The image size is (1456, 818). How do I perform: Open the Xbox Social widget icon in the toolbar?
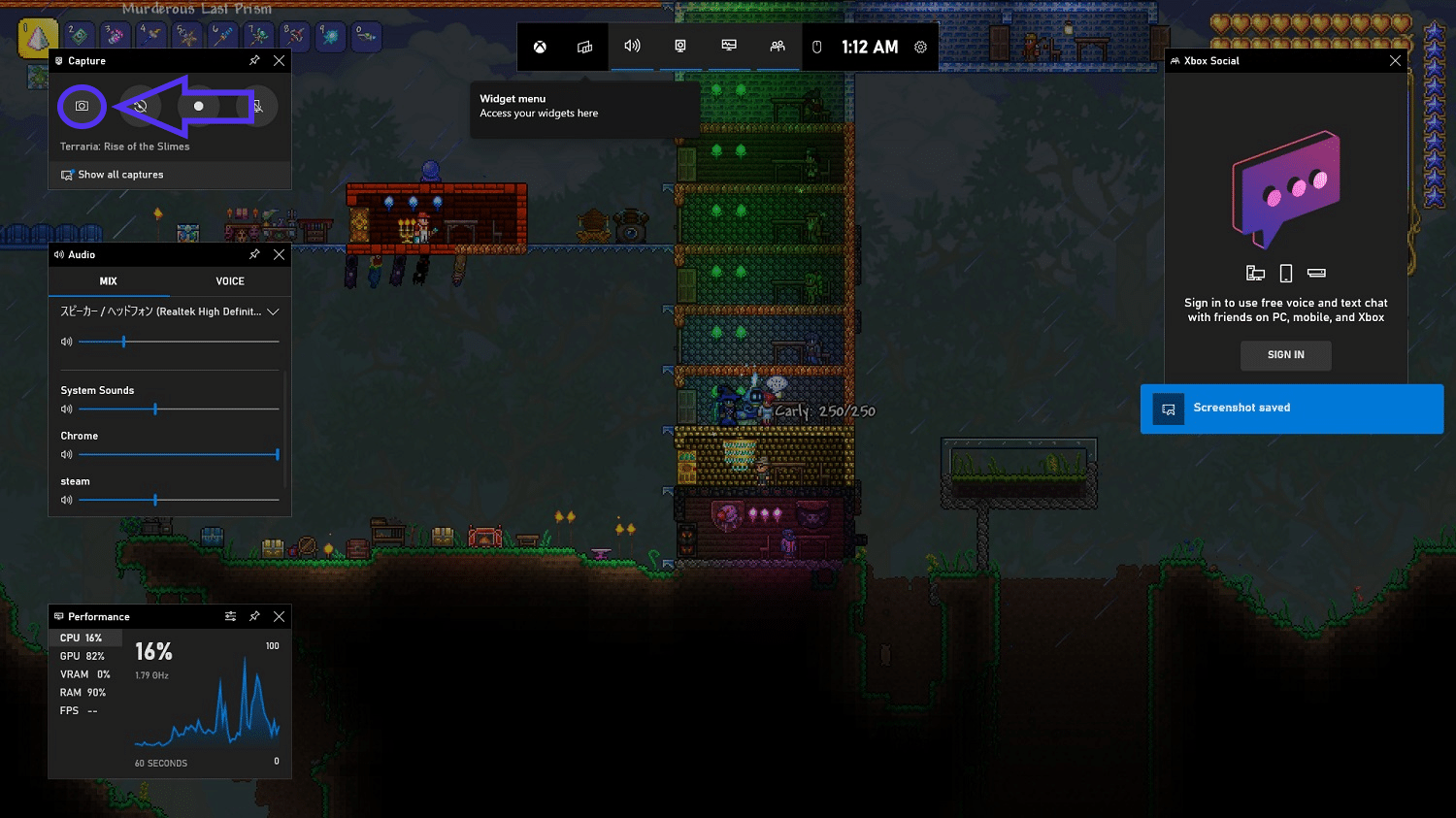tap(777, 46)
